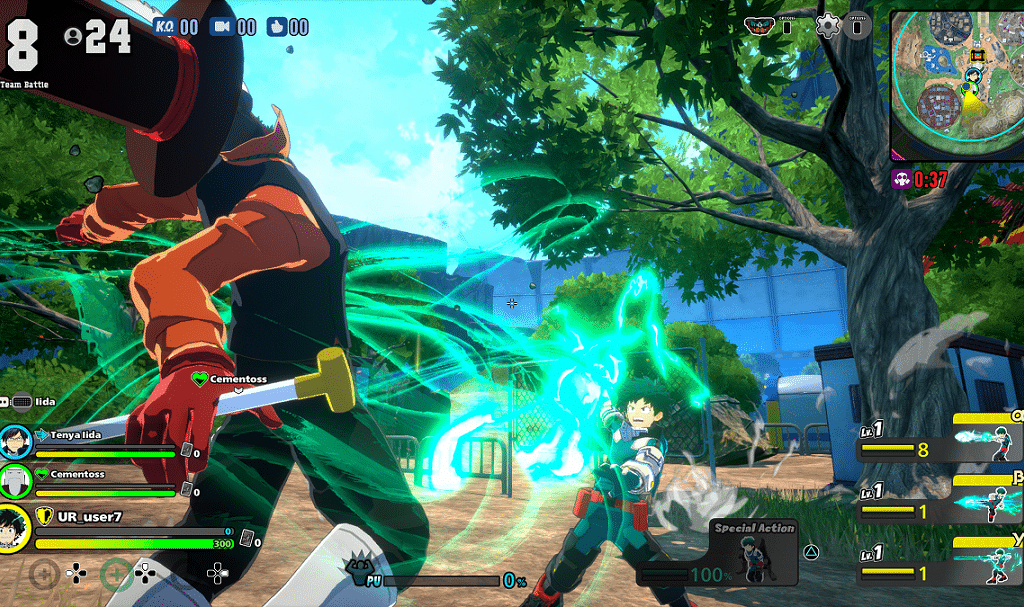Select the yellow treasure chest minimap marker
The image size is (1024, 607).
tap(980, 54)
